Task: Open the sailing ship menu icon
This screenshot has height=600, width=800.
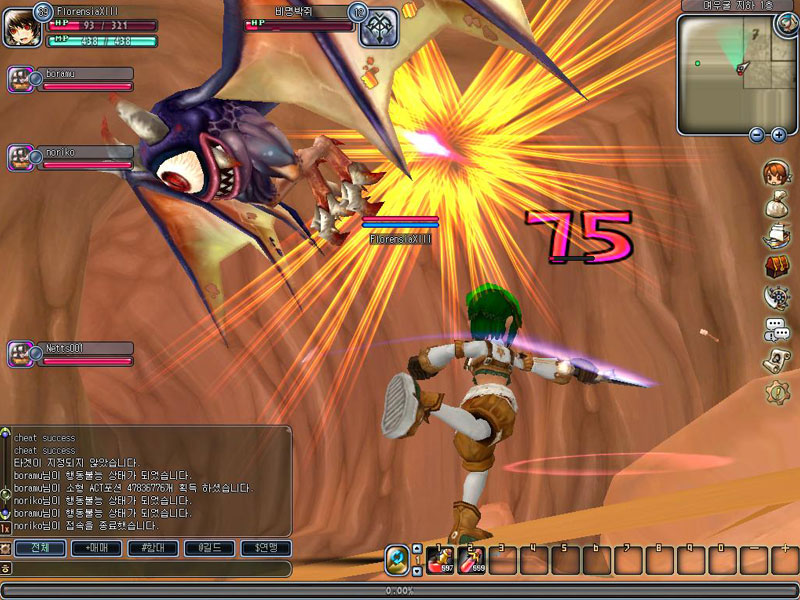Action: pyautogui.click(x=776, y=236)
